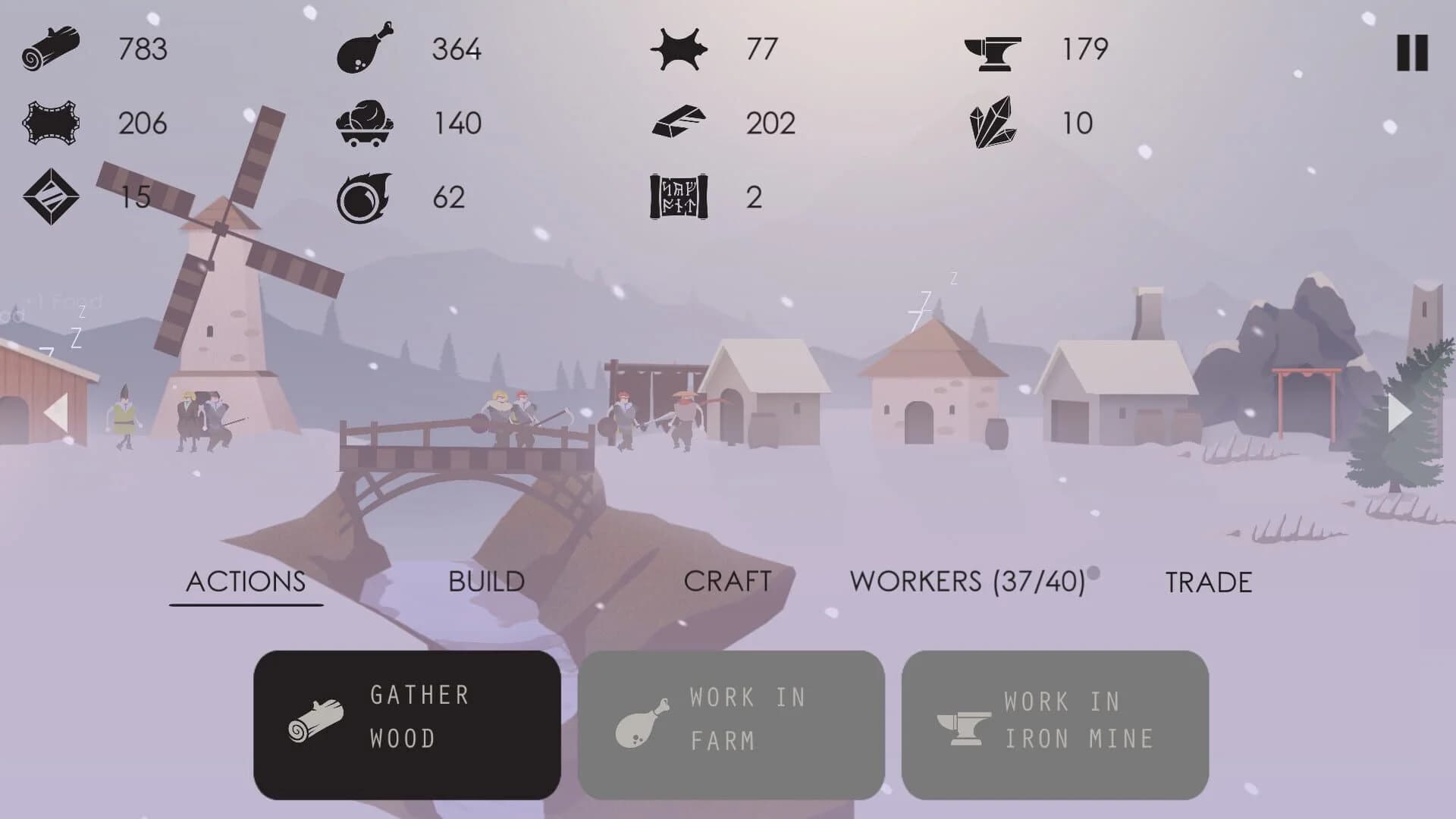Image resolution: width=1456 pixels, height=819 pixels.
Task: Select the crystal resource icon
Action: pos(995,121)
